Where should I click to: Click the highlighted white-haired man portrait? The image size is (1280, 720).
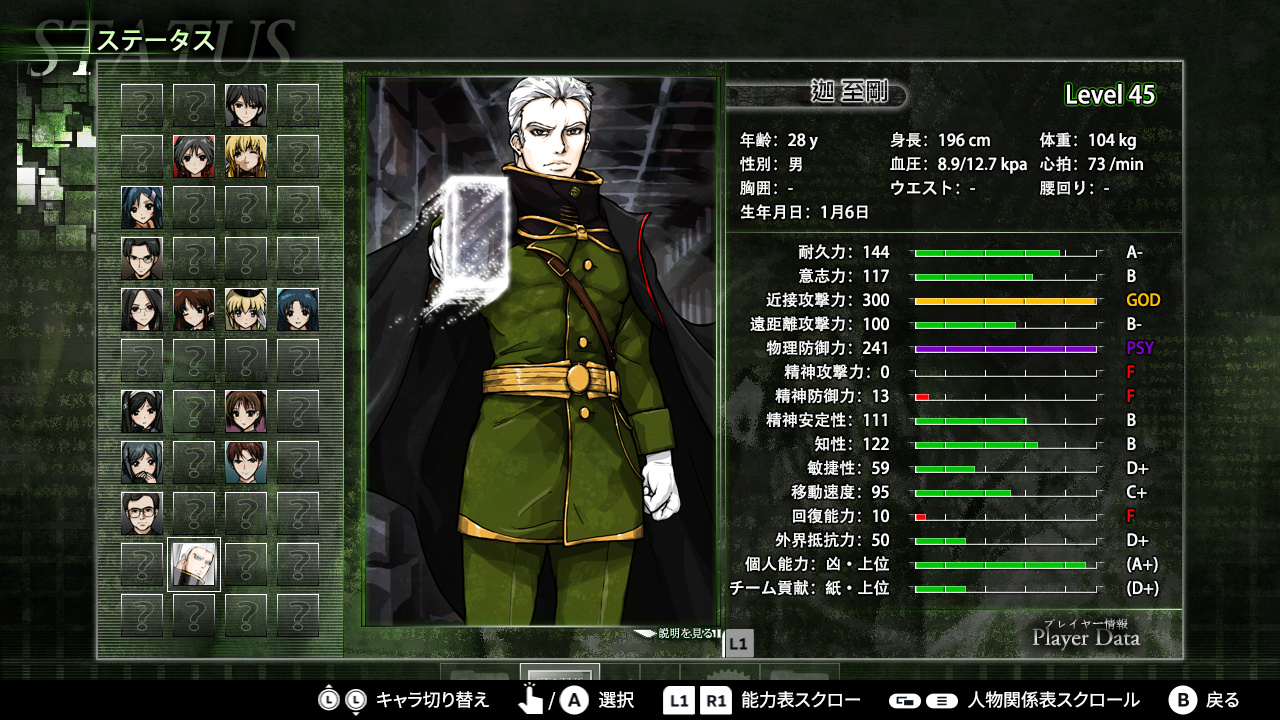coord(194,564)
